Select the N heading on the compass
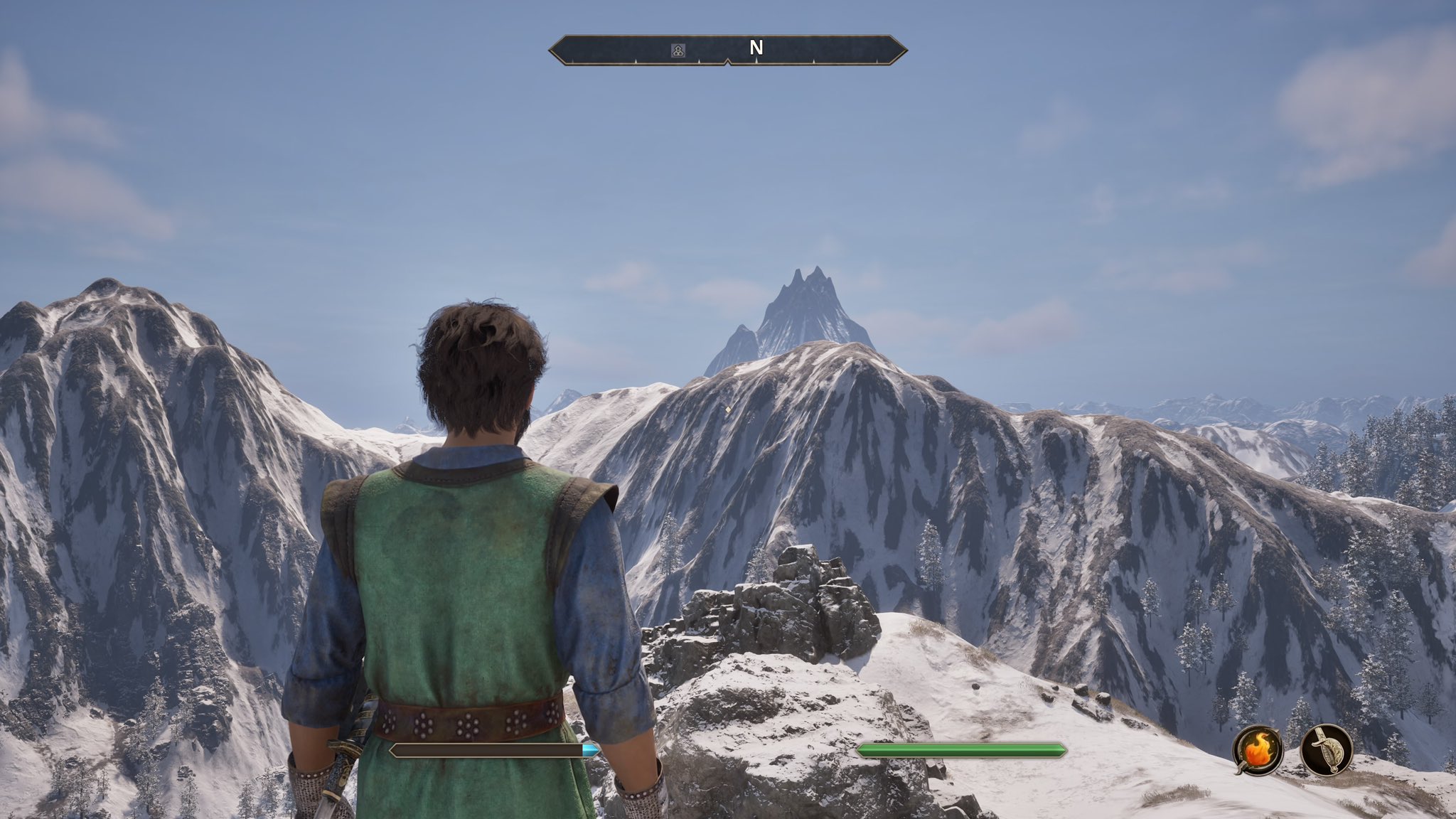 [x=756, y=49]
